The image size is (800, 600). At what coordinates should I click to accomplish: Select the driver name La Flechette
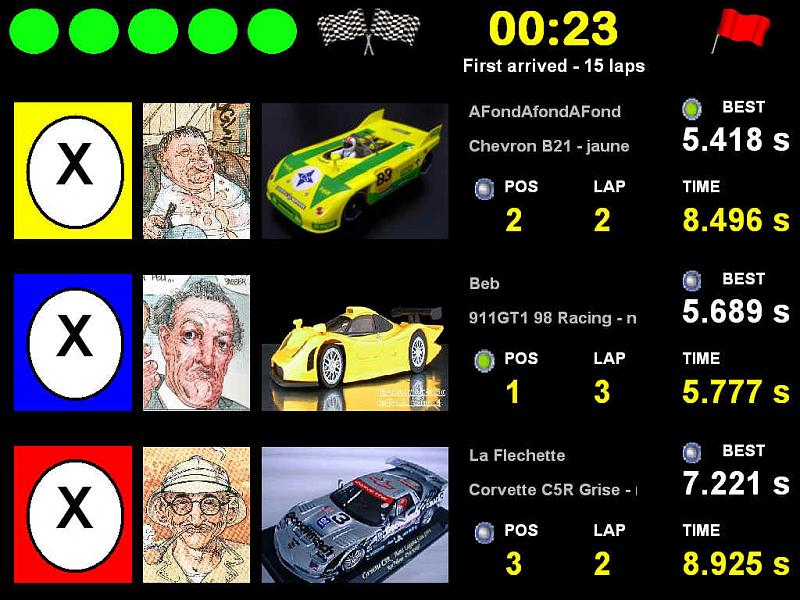pos(517,456)
